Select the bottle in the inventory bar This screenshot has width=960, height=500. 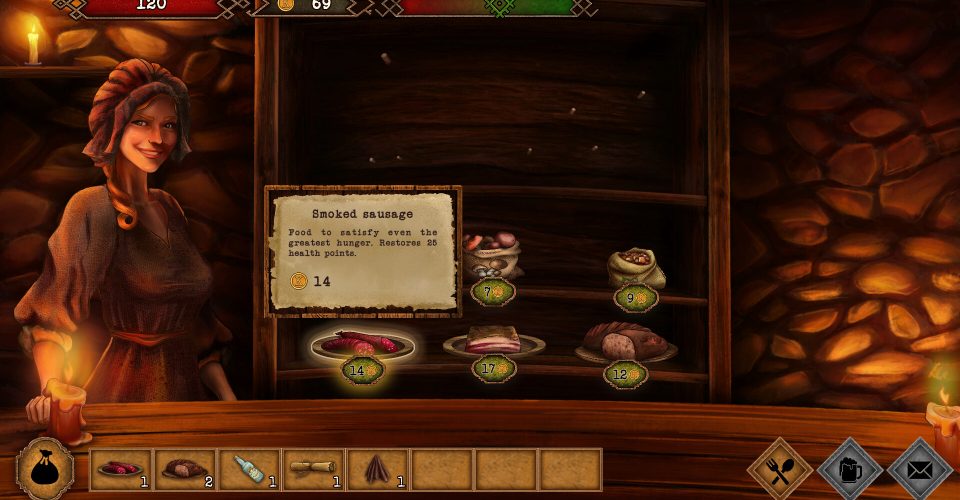(249, 469)
